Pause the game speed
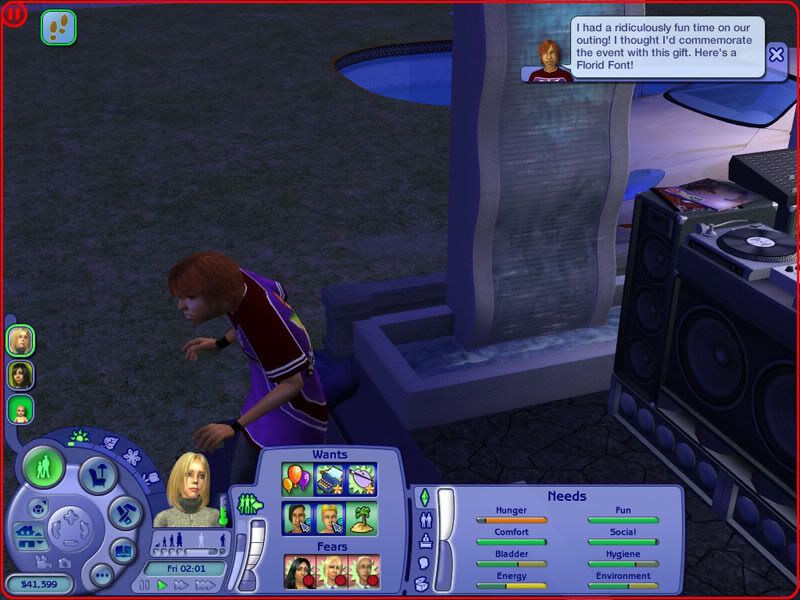Image resolution: width=800 pixels, height=600 pixels. coord(145,585)
